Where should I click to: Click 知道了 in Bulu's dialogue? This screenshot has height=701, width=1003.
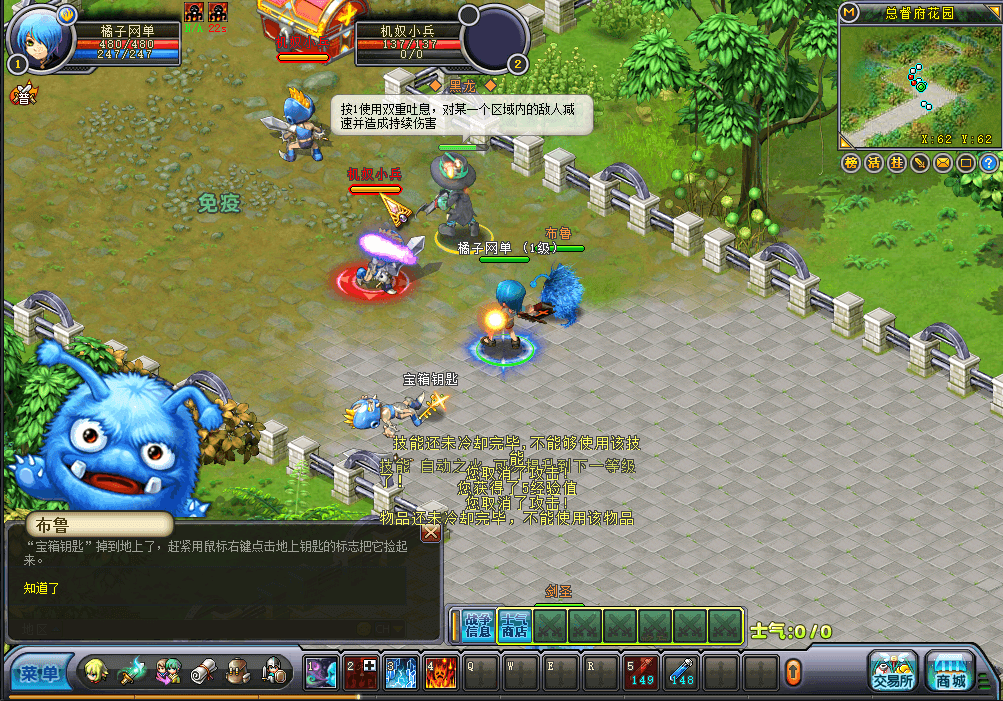click(42, 588)
